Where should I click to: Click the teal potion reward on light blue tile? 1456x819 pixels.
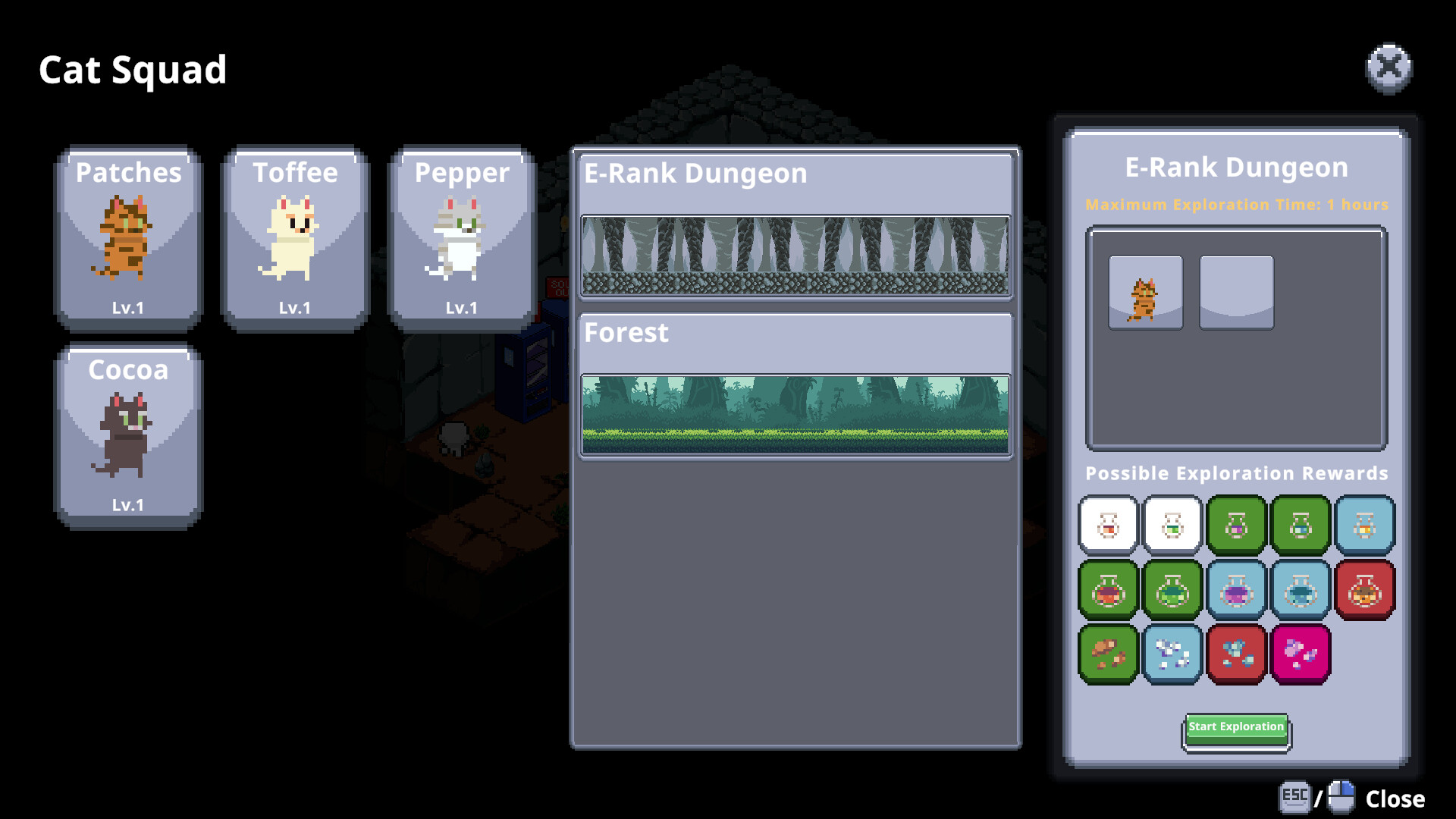1301,591
